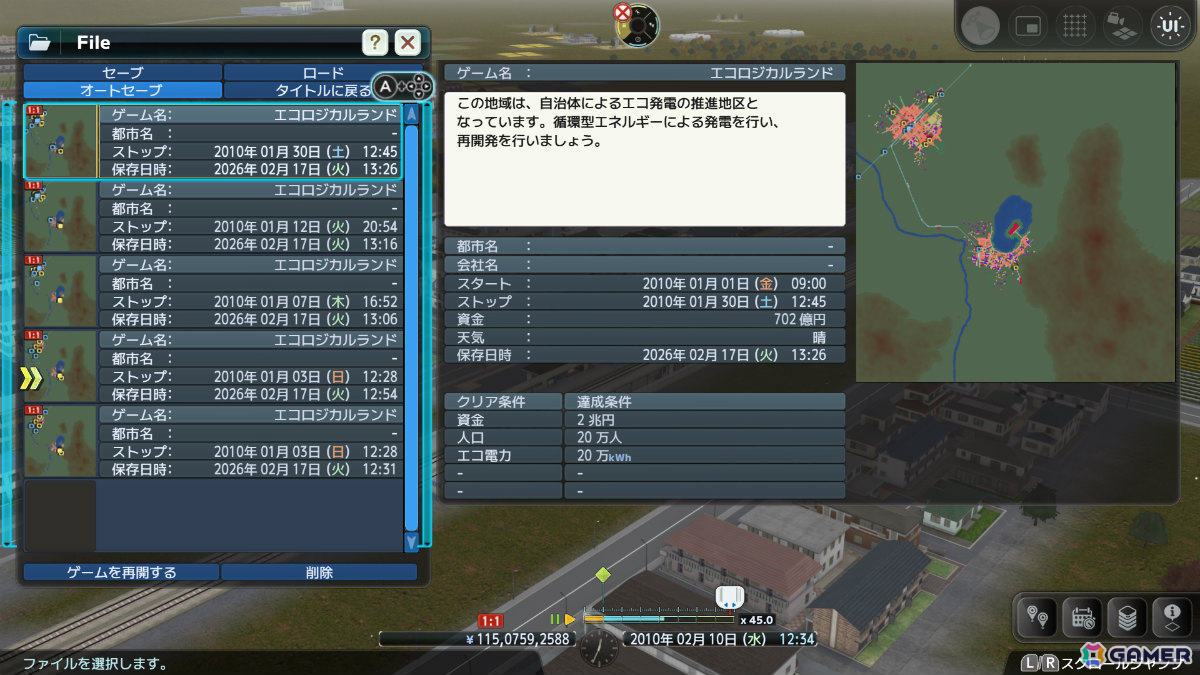This screenshot has width=1200, height=675.
Task: Pick the save file saved at 13:06
Action: click(x=250, y=292)
